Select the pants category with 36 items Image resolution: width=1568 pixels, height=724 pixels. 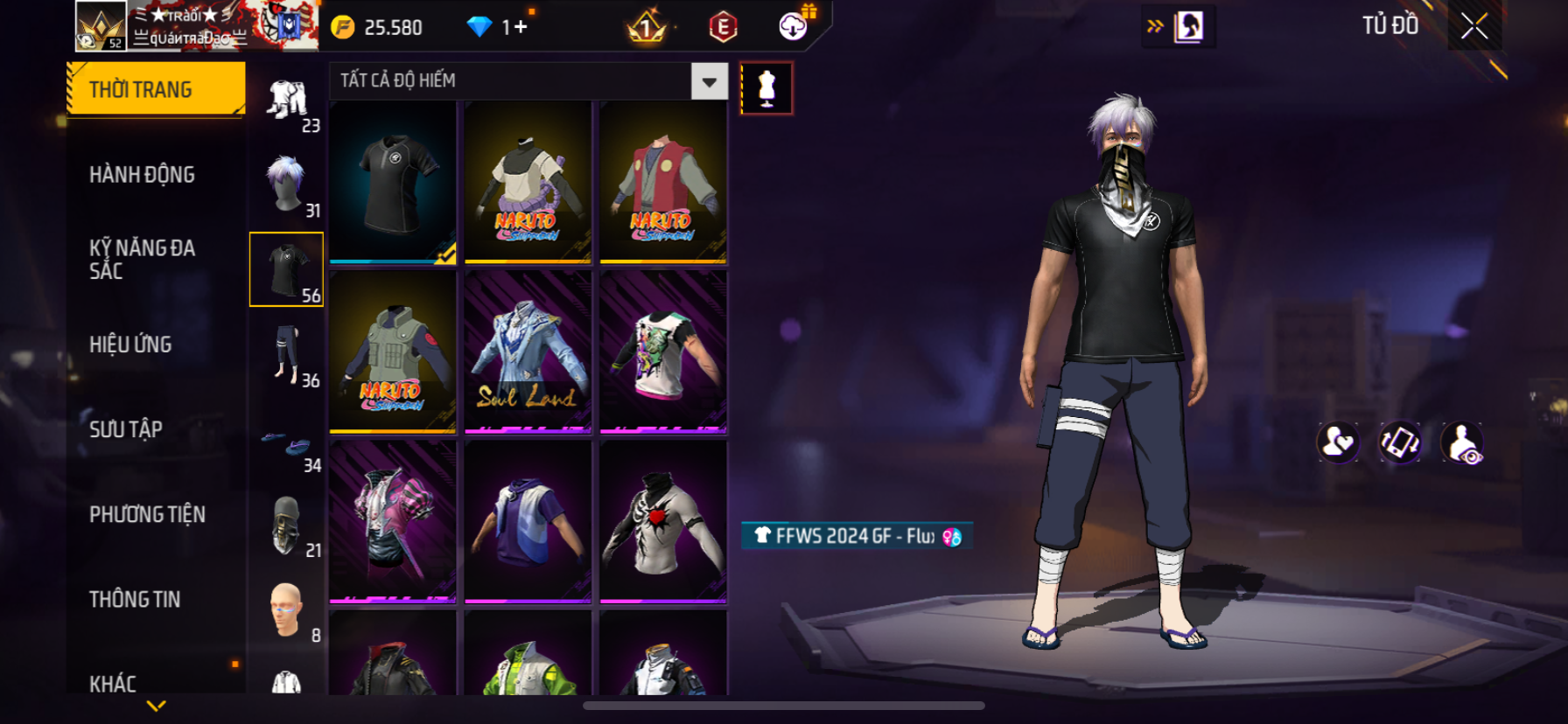coord(287,355)
